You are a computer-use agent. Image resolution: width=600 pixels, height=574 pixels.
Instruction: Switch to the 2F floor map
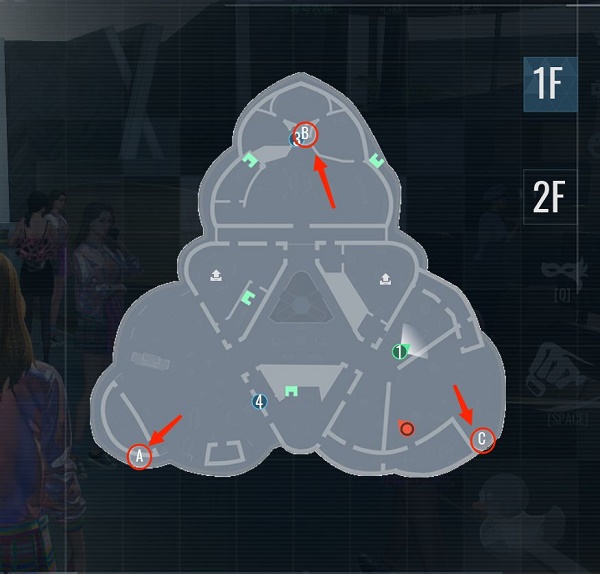549,198
